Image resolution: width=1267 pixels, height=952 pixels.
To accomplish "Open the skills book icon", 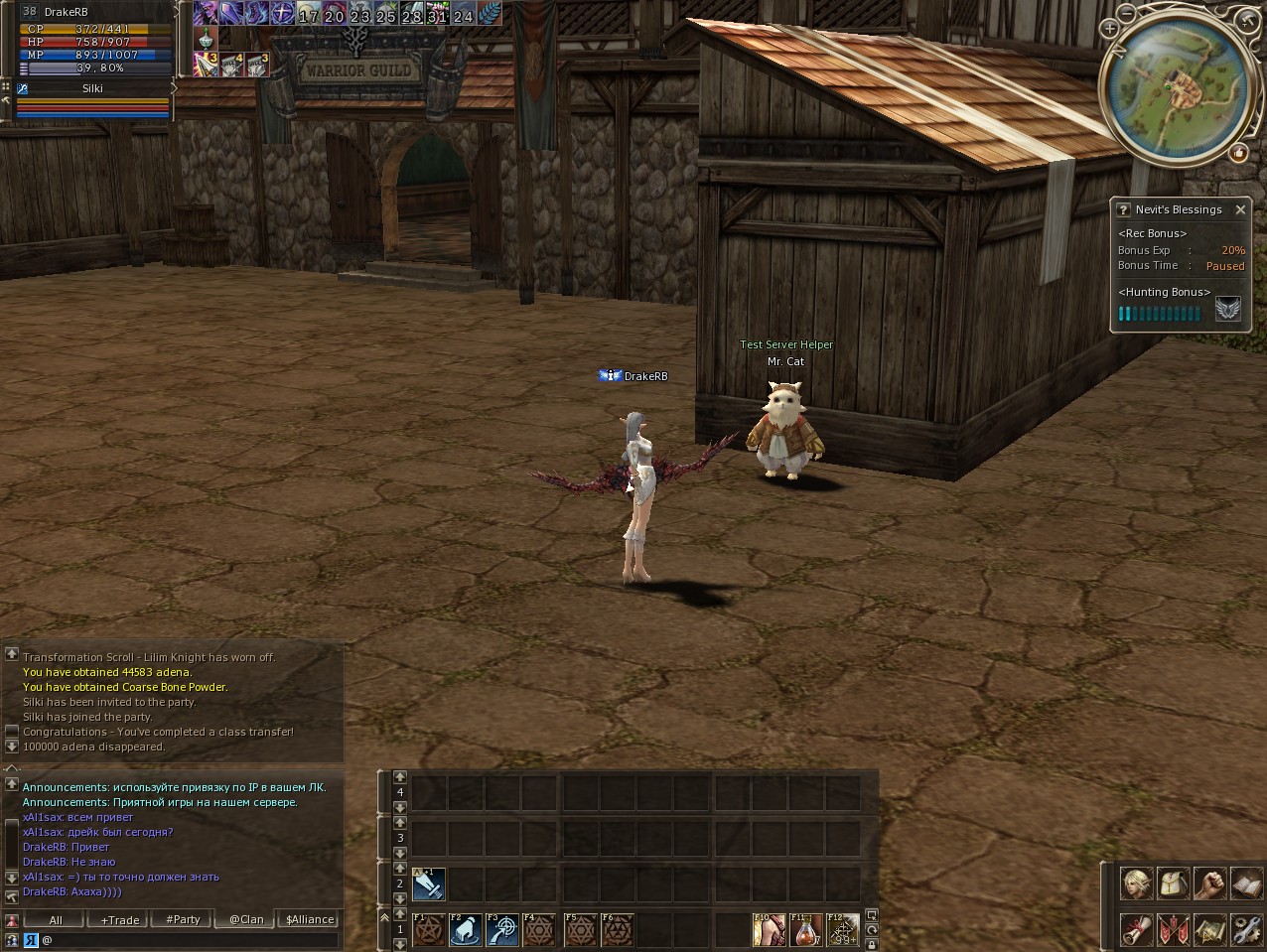I will [1245, 884].
